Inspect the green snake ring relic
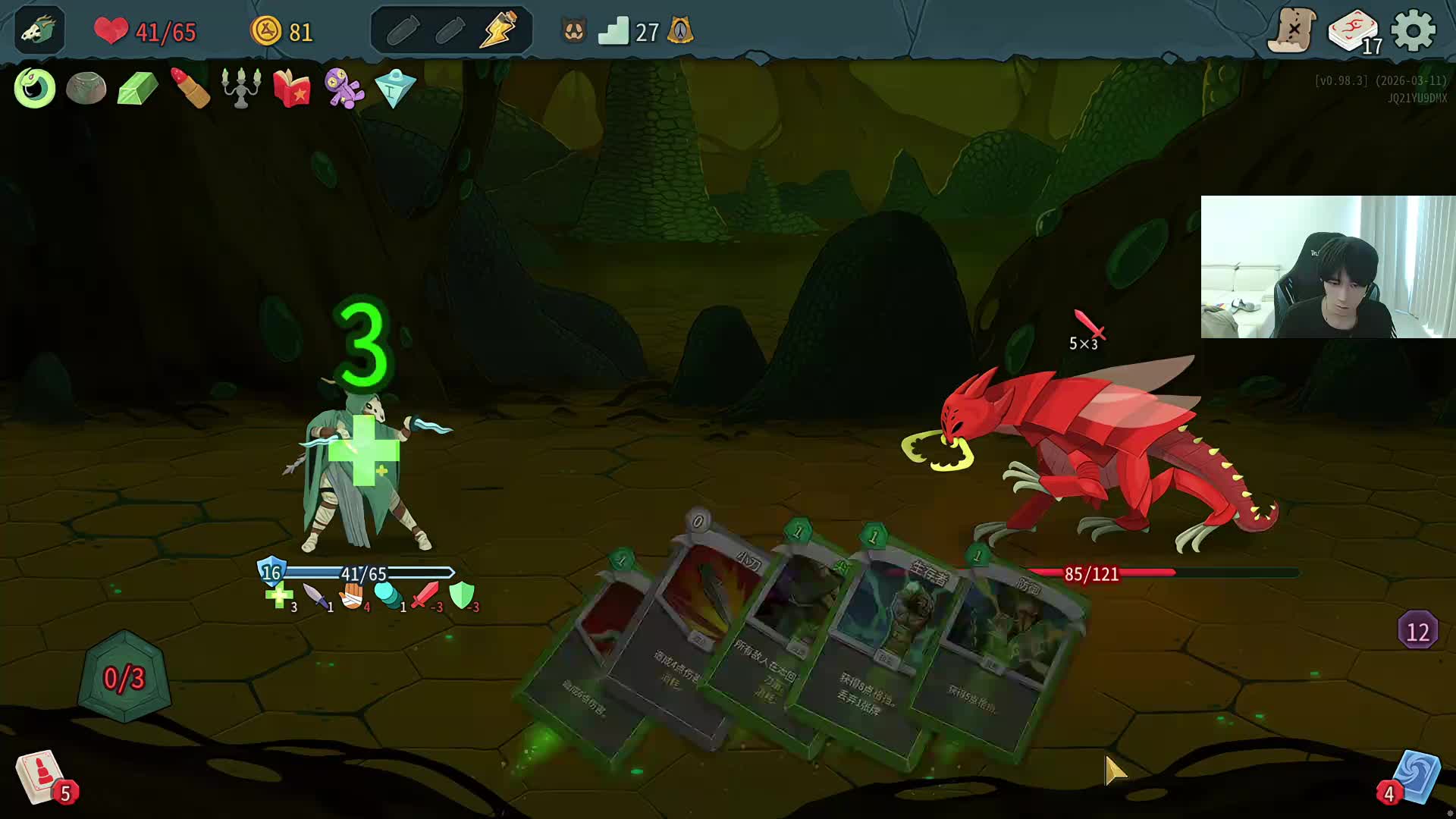 35,88
